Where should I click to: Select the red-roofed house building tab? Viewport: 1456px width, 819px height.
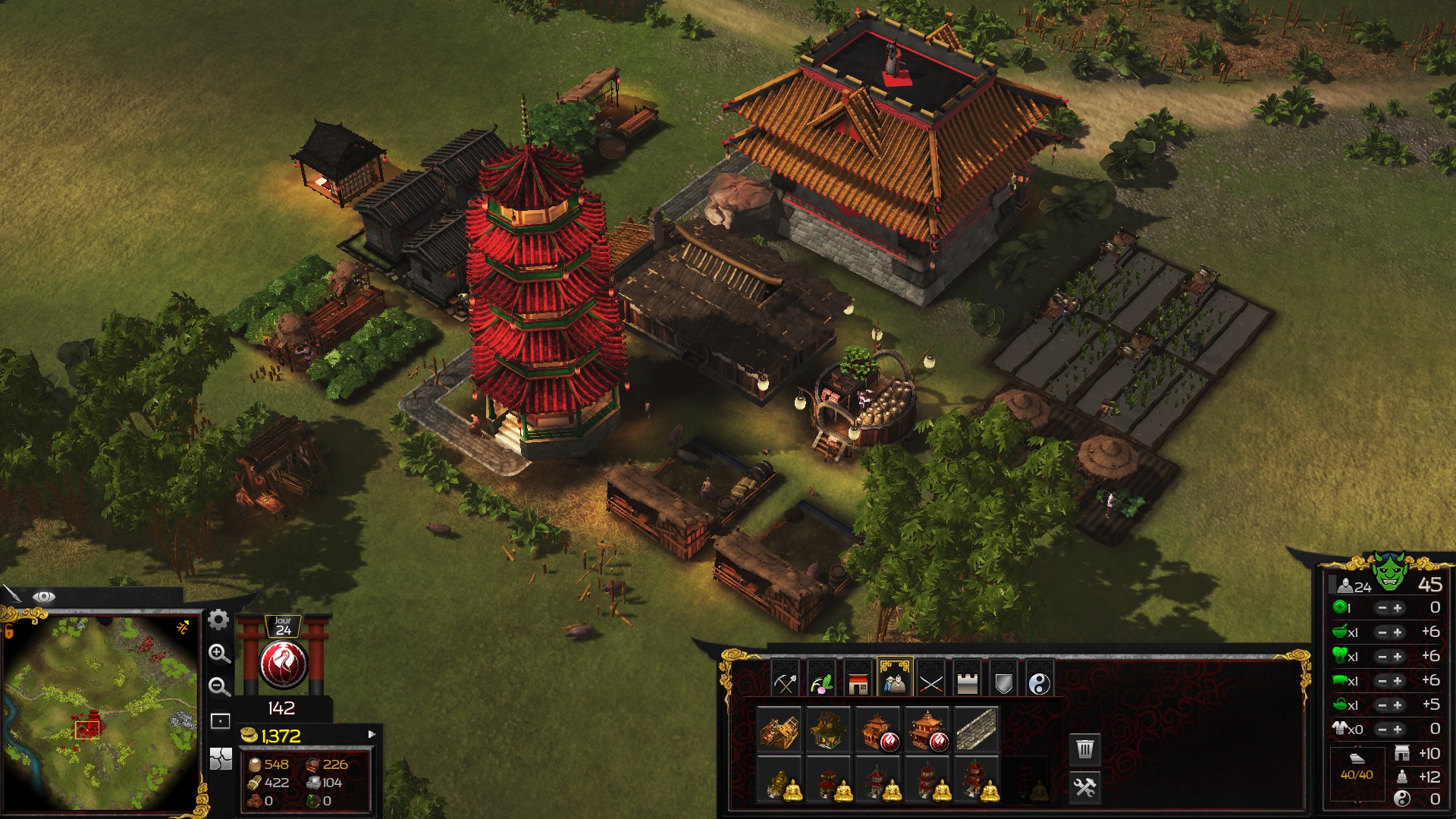coord(858,683)
